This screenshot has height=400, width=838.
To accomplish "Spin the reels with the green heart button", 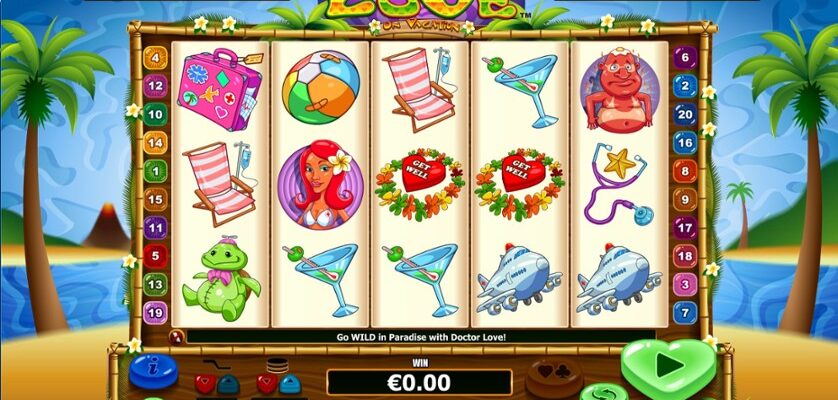I will tap(668, 368).
